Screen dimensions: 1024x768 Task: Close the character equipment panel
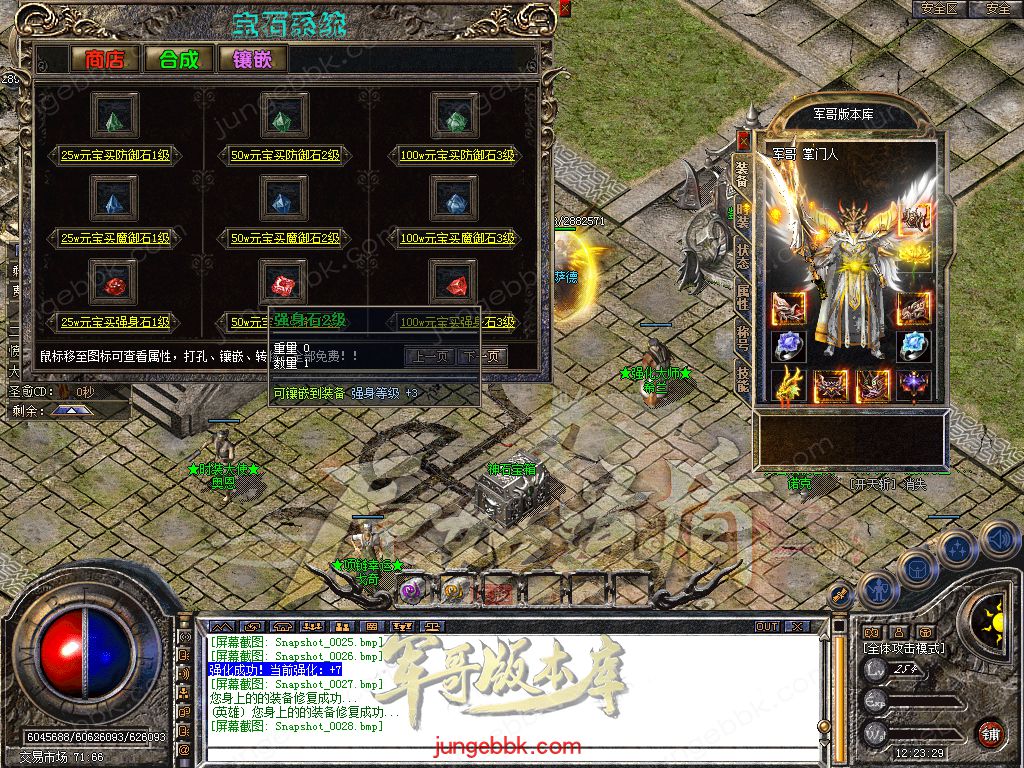(742, 139)
